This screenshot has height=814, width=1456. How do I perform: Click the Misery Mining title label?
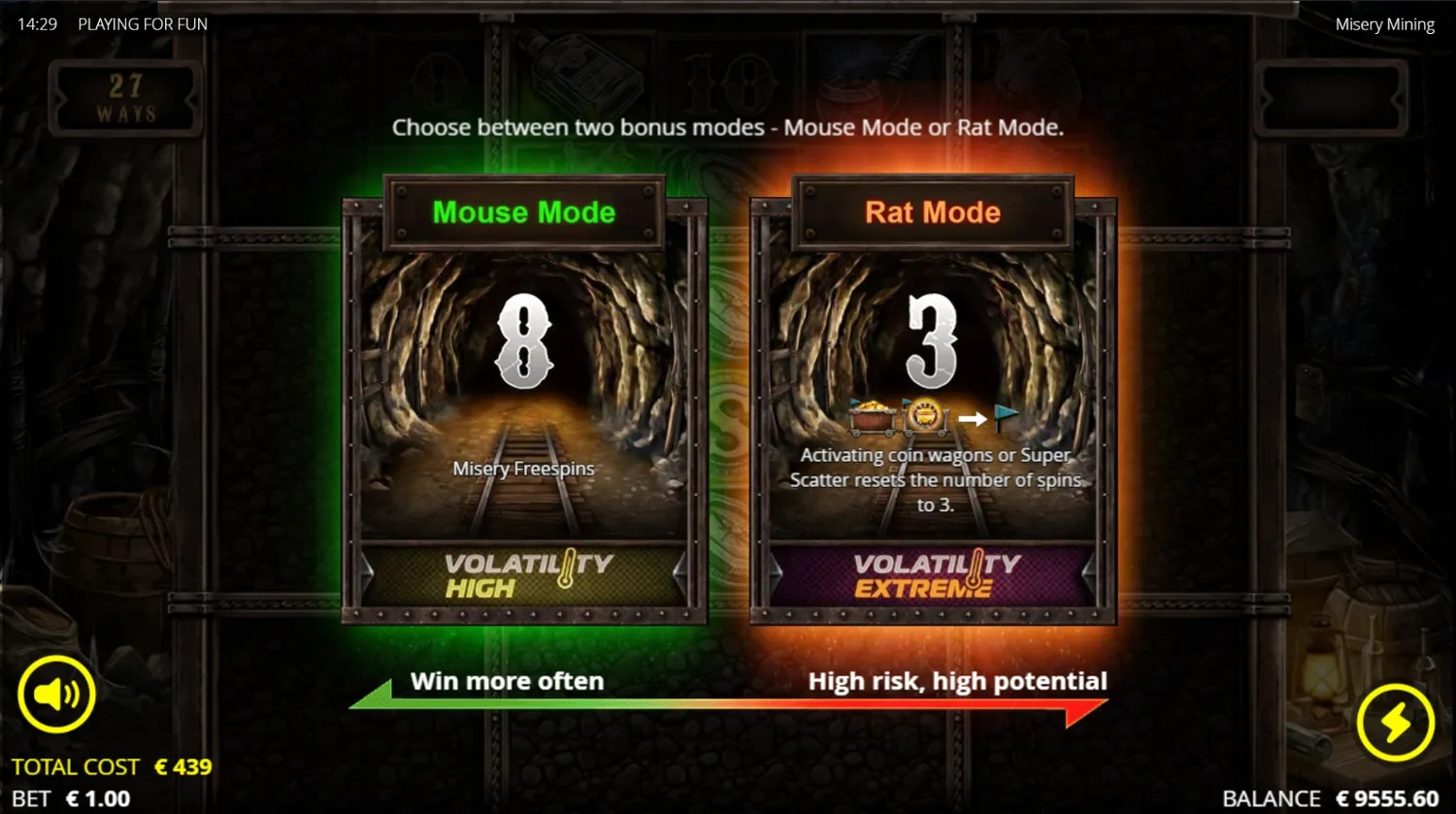(1384, 23)
